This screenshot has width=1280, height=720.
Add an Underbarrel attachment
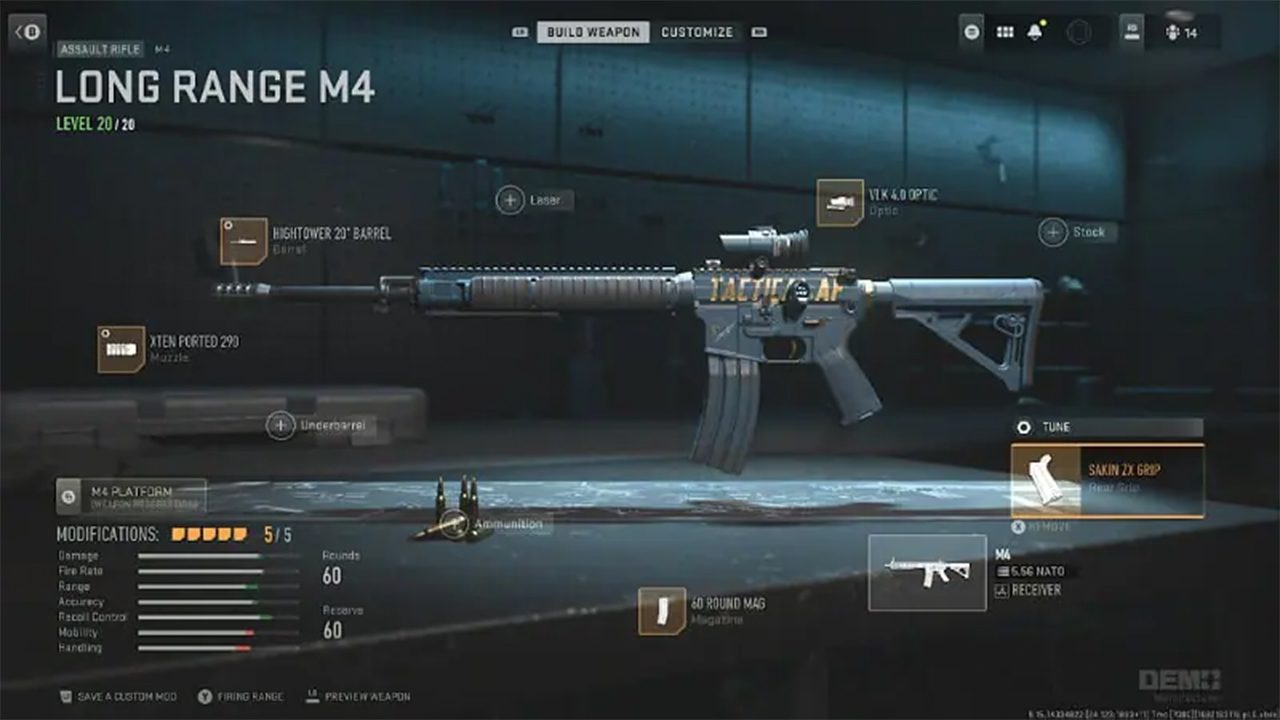tap(281, 426)
